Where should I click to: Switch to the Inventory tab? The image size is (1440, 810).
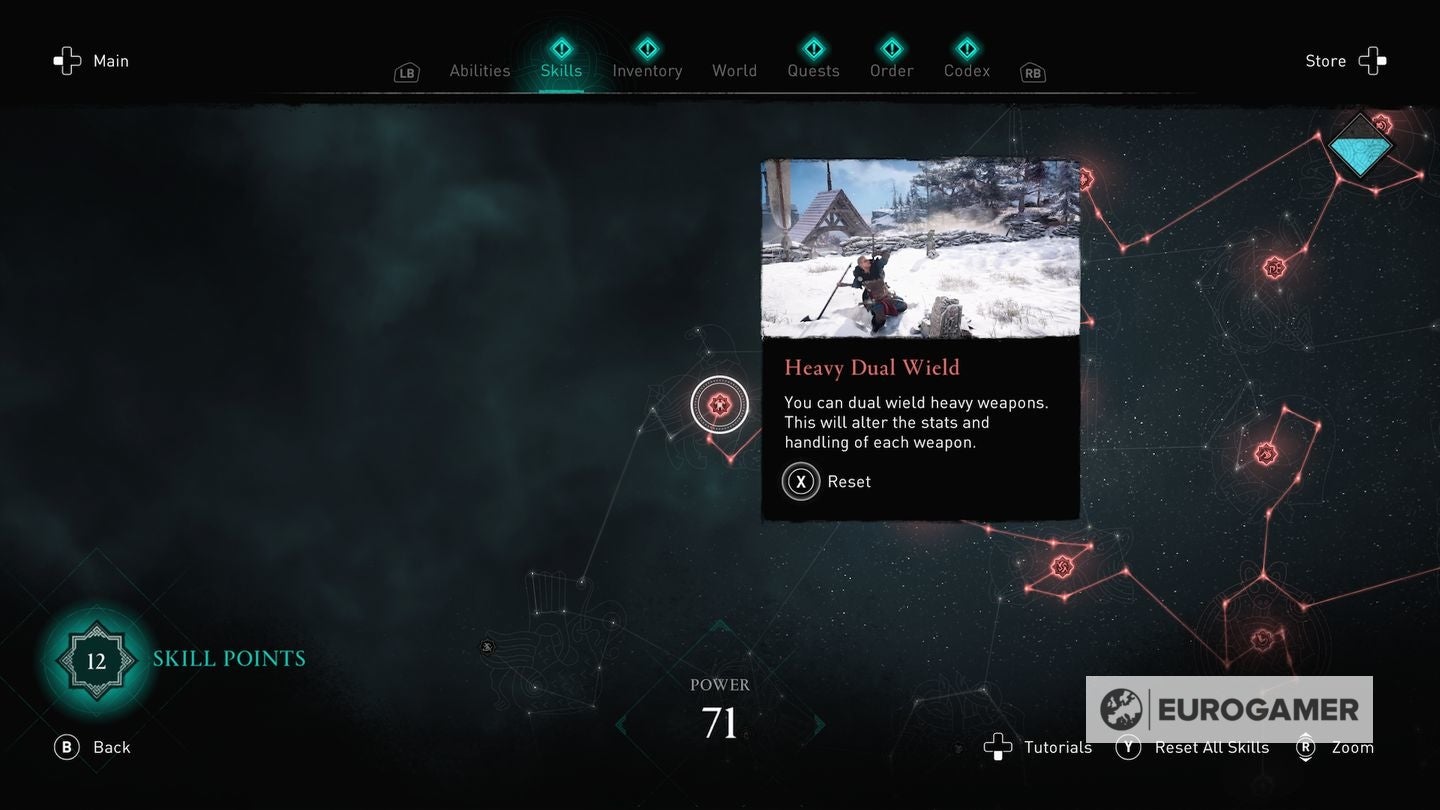[647, 70]
